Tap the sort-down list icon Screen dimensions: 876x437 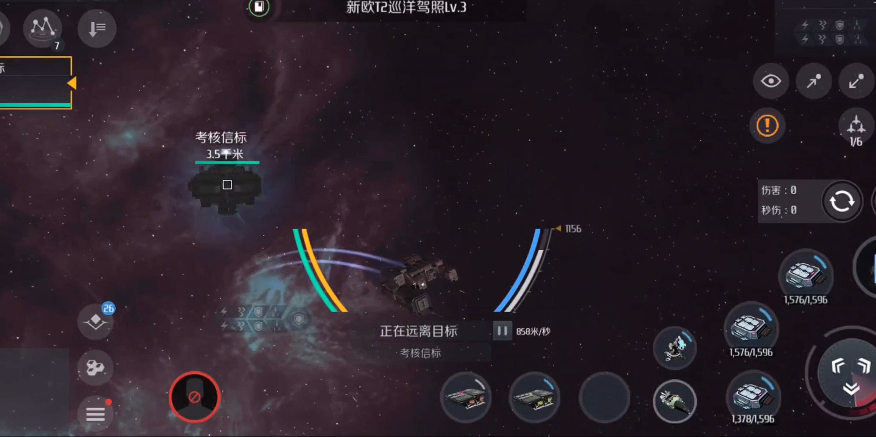97,28
